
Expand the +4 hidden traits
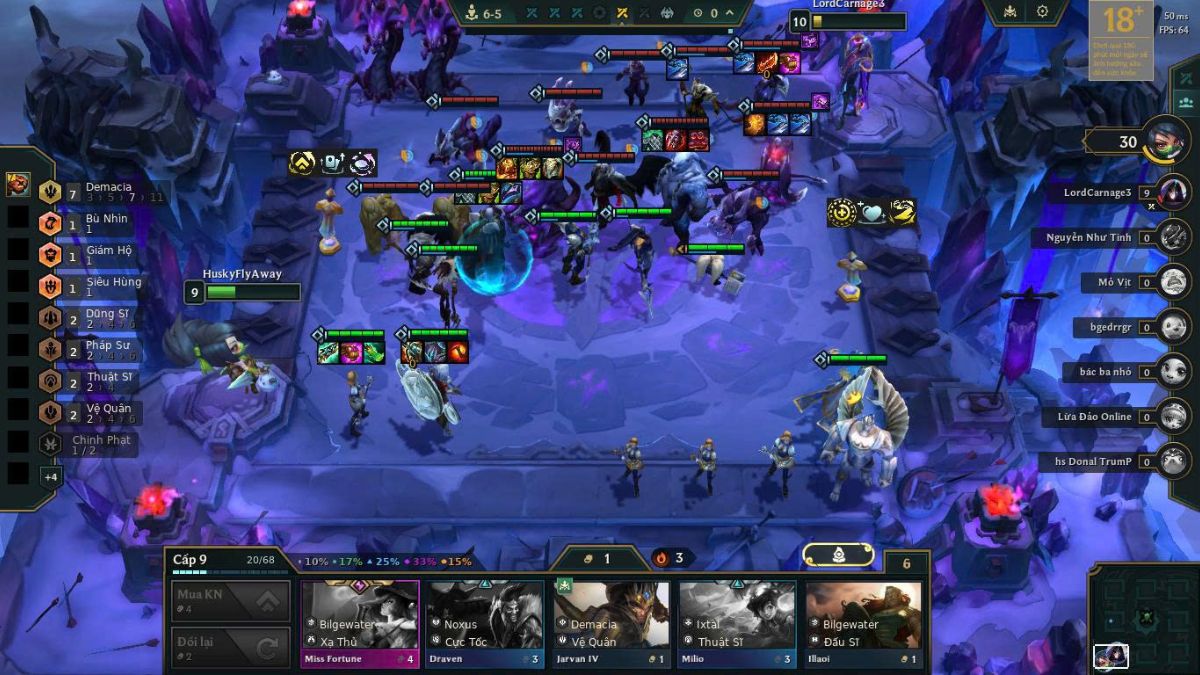click(51, 476)
